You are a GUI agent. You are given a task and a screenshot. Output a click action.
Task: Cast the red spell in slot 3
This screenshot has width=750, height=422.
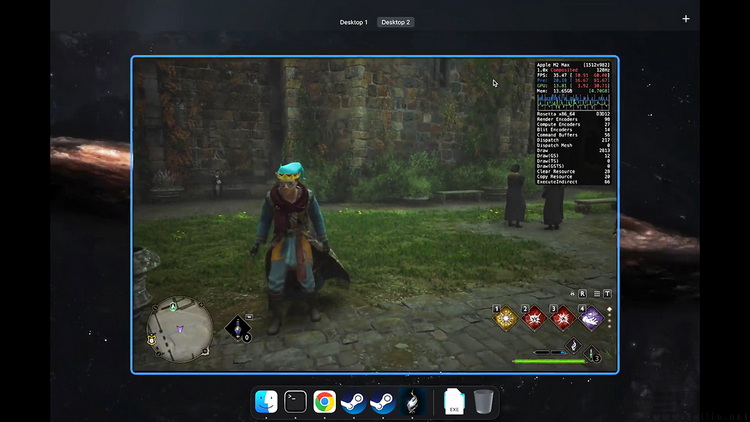point(563,319)
